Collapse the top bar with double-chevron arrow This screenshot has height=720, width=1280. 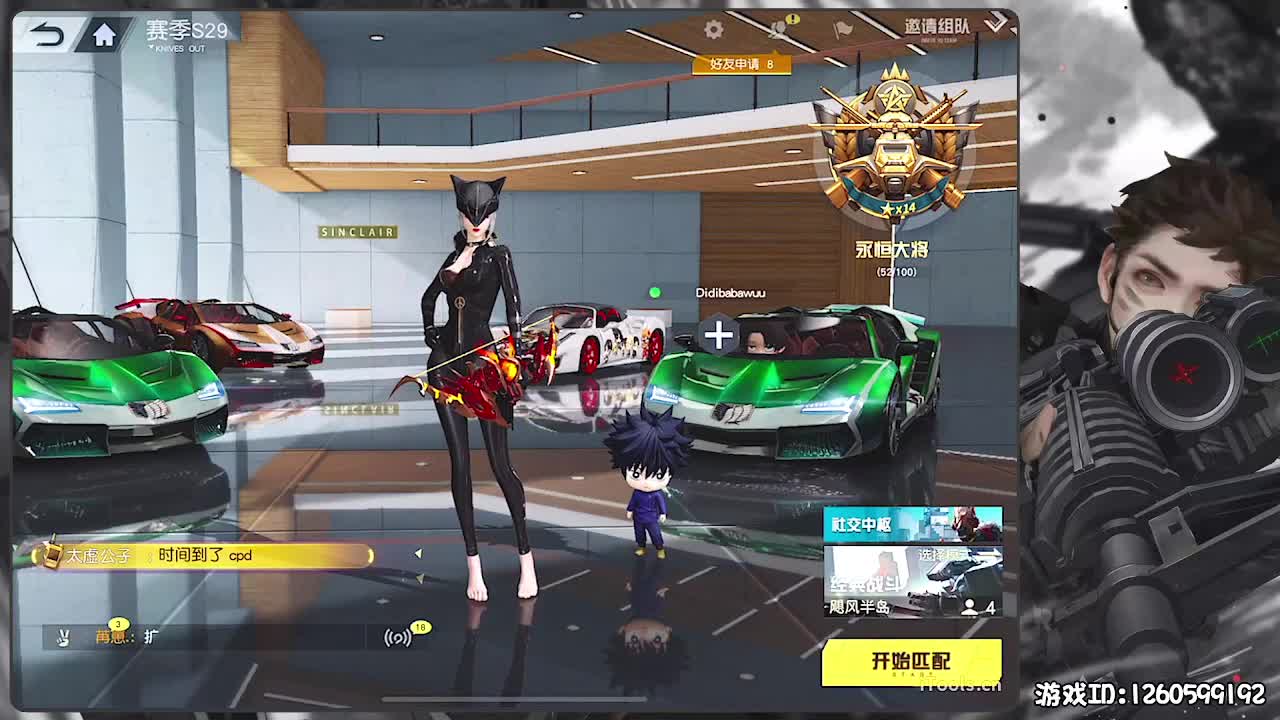point(995,25)
